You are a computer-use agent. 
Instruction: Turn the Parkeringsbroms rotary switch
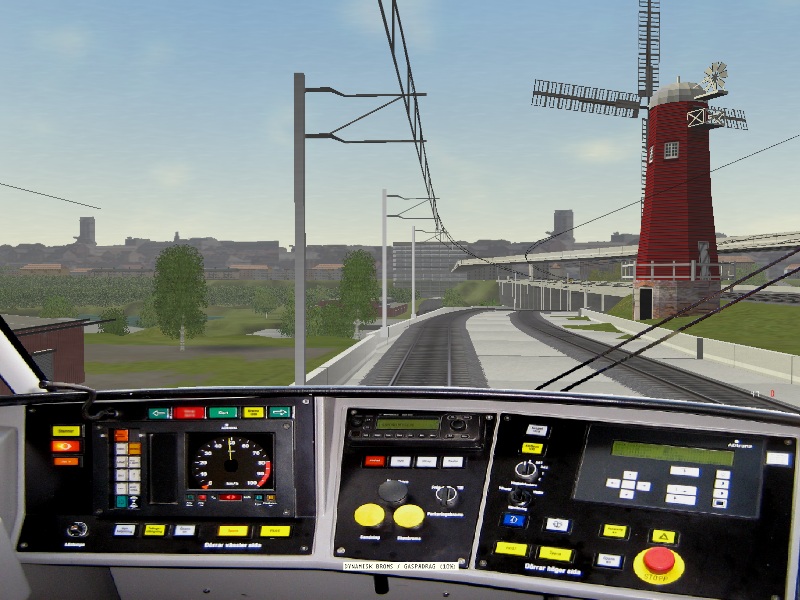[x=447, y=494]
